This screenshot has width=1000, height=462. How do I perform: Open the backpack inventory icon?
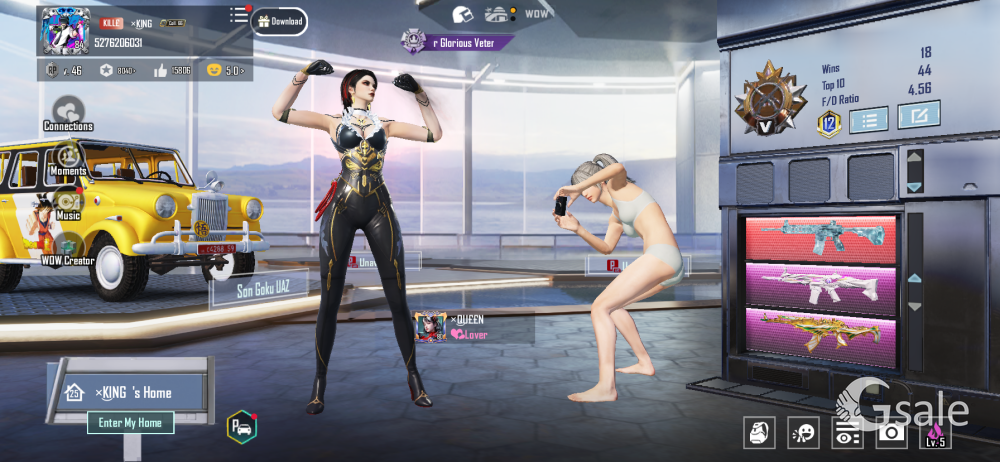(759, 433)
